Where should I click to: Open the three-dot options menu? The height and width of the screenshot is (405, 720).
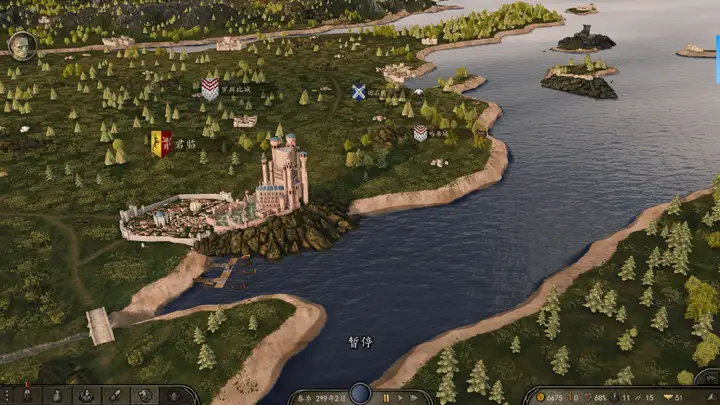8,396
